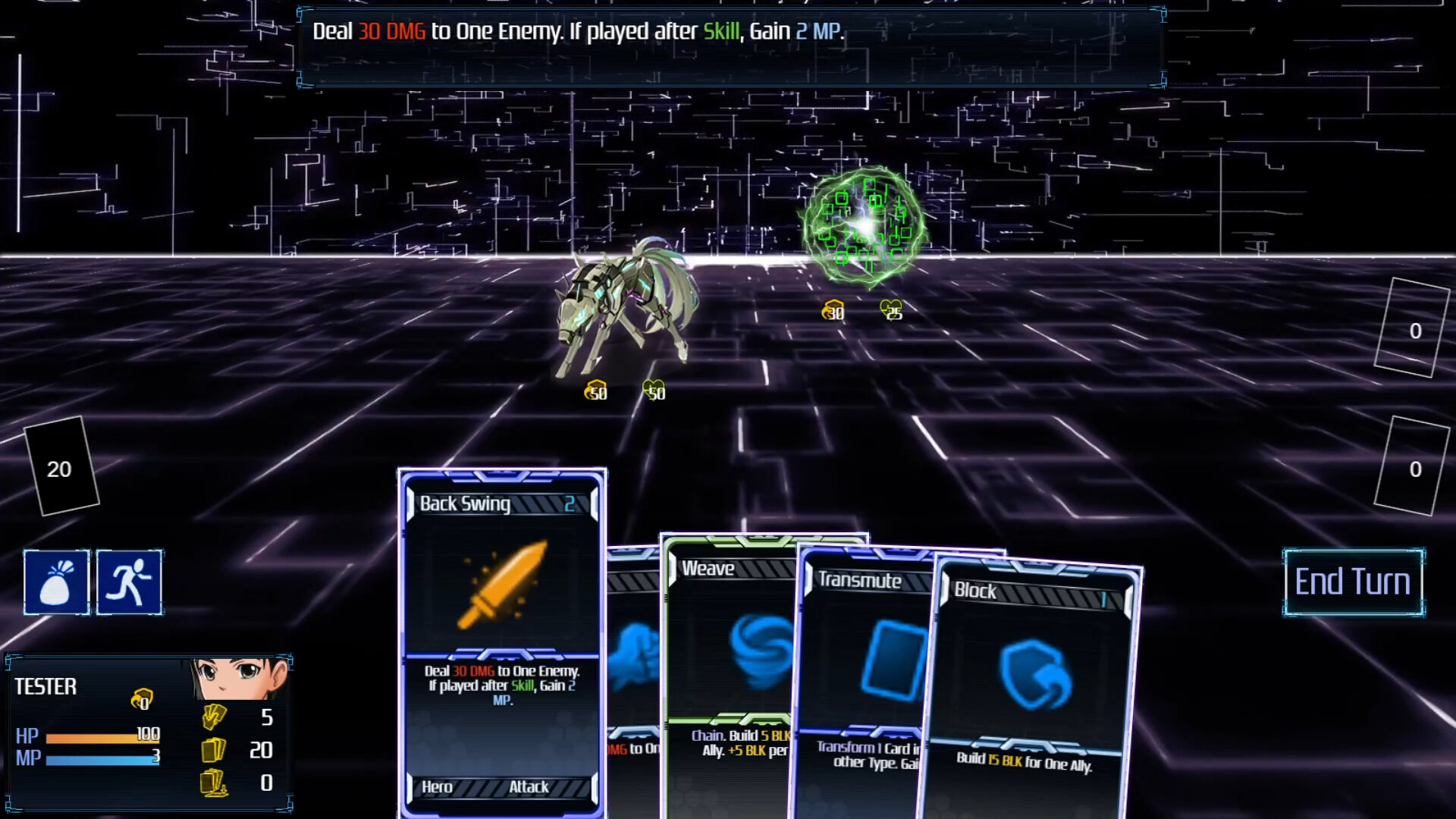View the draw pile showing 20
This screenshot has height=819, width=1456.
pyautogui.click(x=61, y=467)
